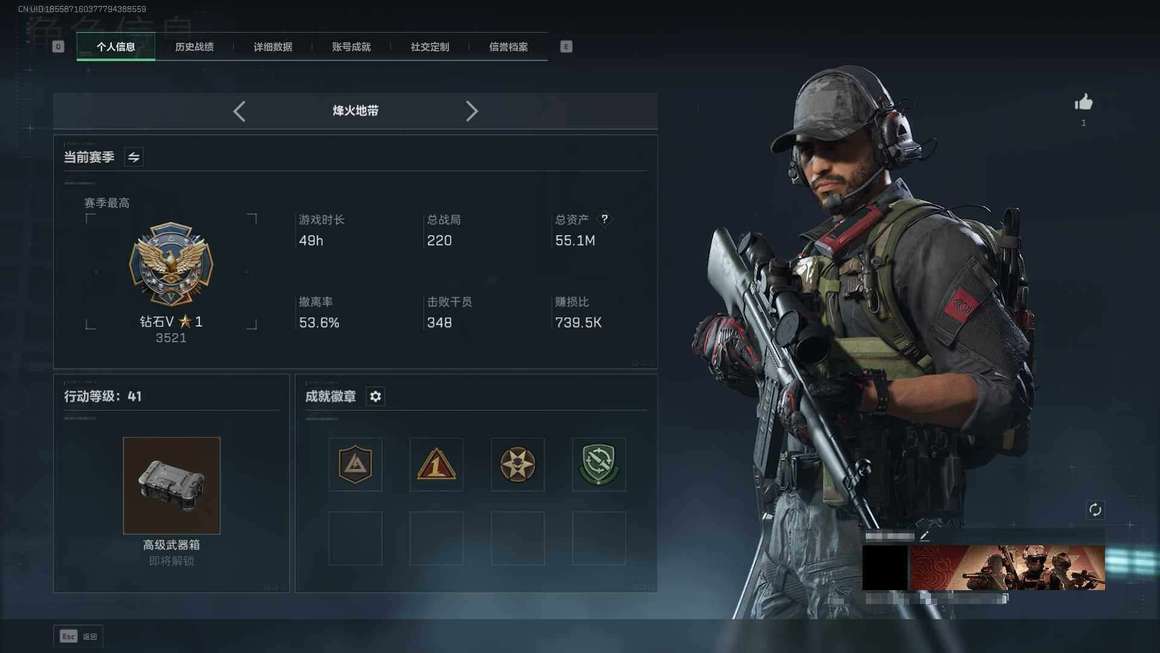Edit the player name with pencil icon
The height and width of the screenshot is (653, 1160).
pyautogui.click(x=925, y=536)
